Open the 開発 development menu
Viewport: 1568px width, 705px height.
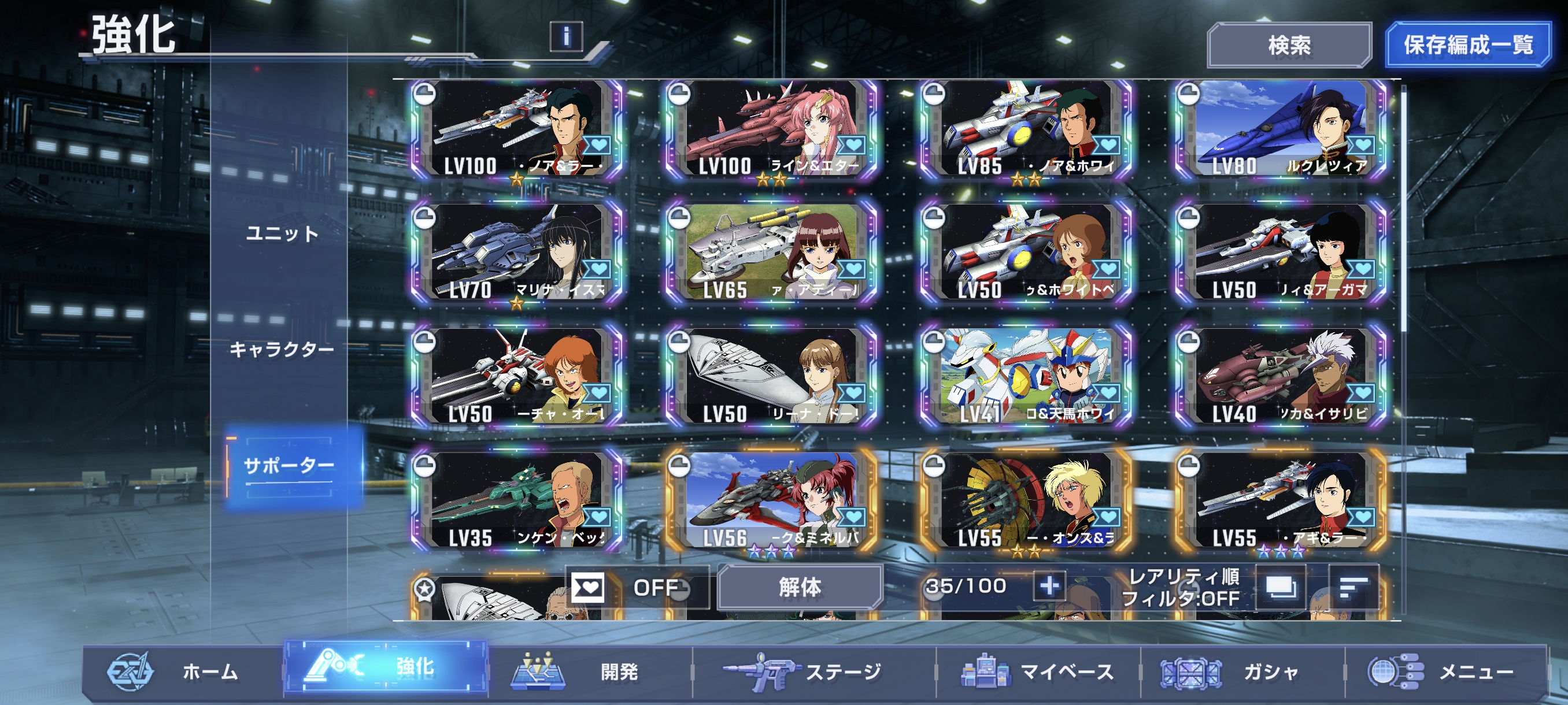(x=590, y=671)
